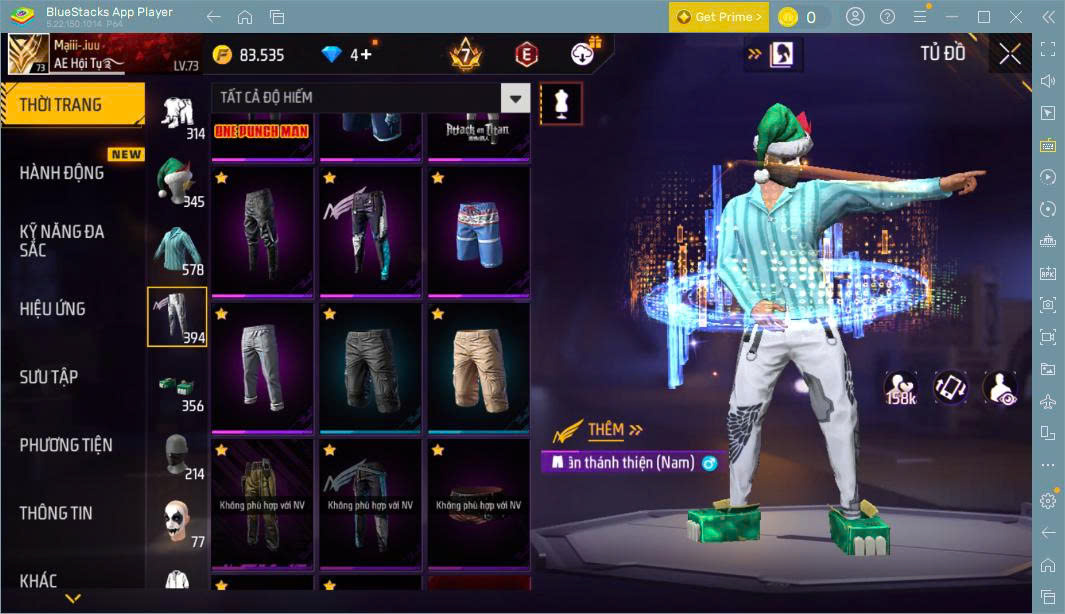Select the khaki cargo shorts item
1065x614 pixels.
point(478,366)
